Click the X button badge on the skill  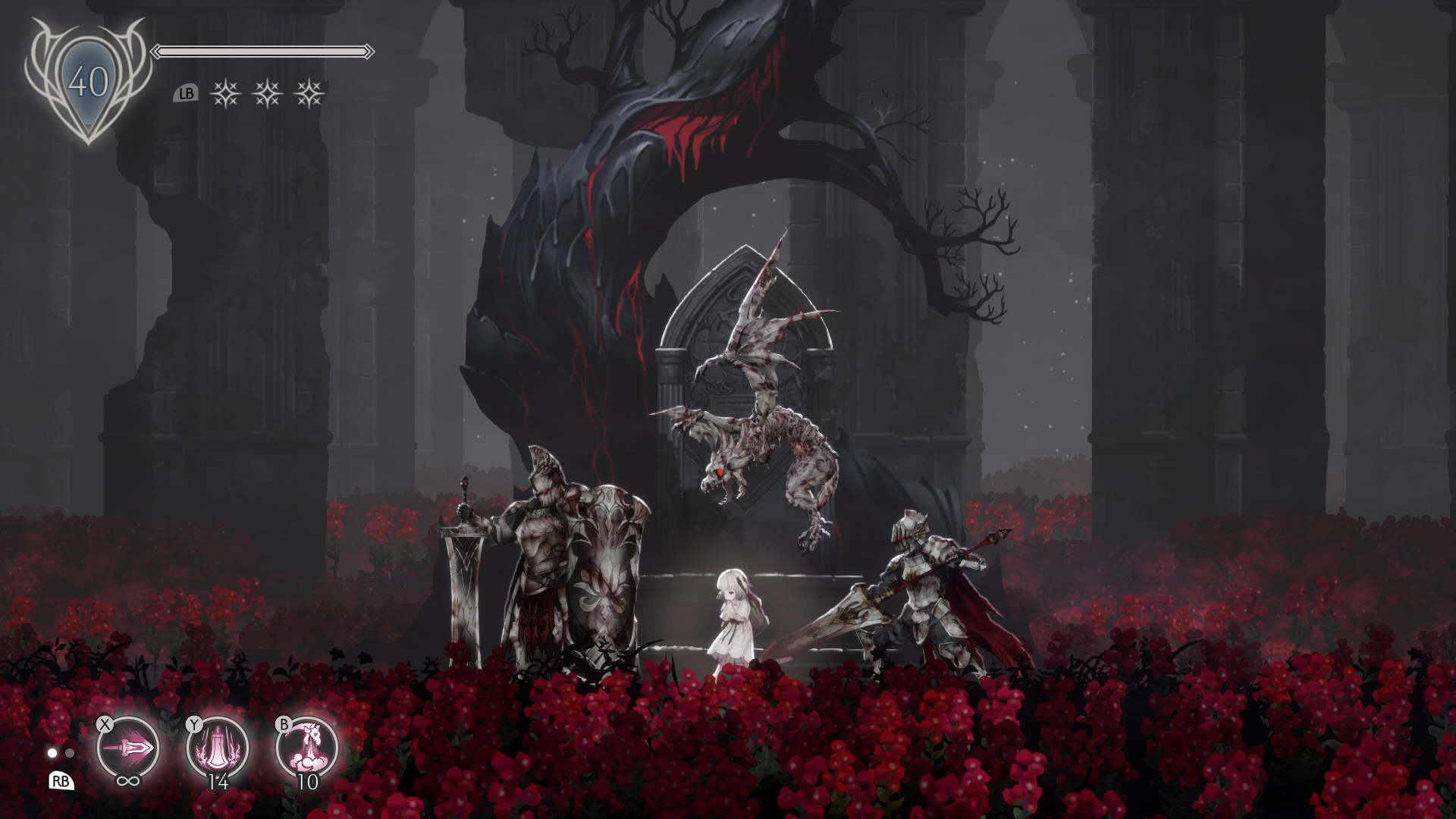(105, 726)
